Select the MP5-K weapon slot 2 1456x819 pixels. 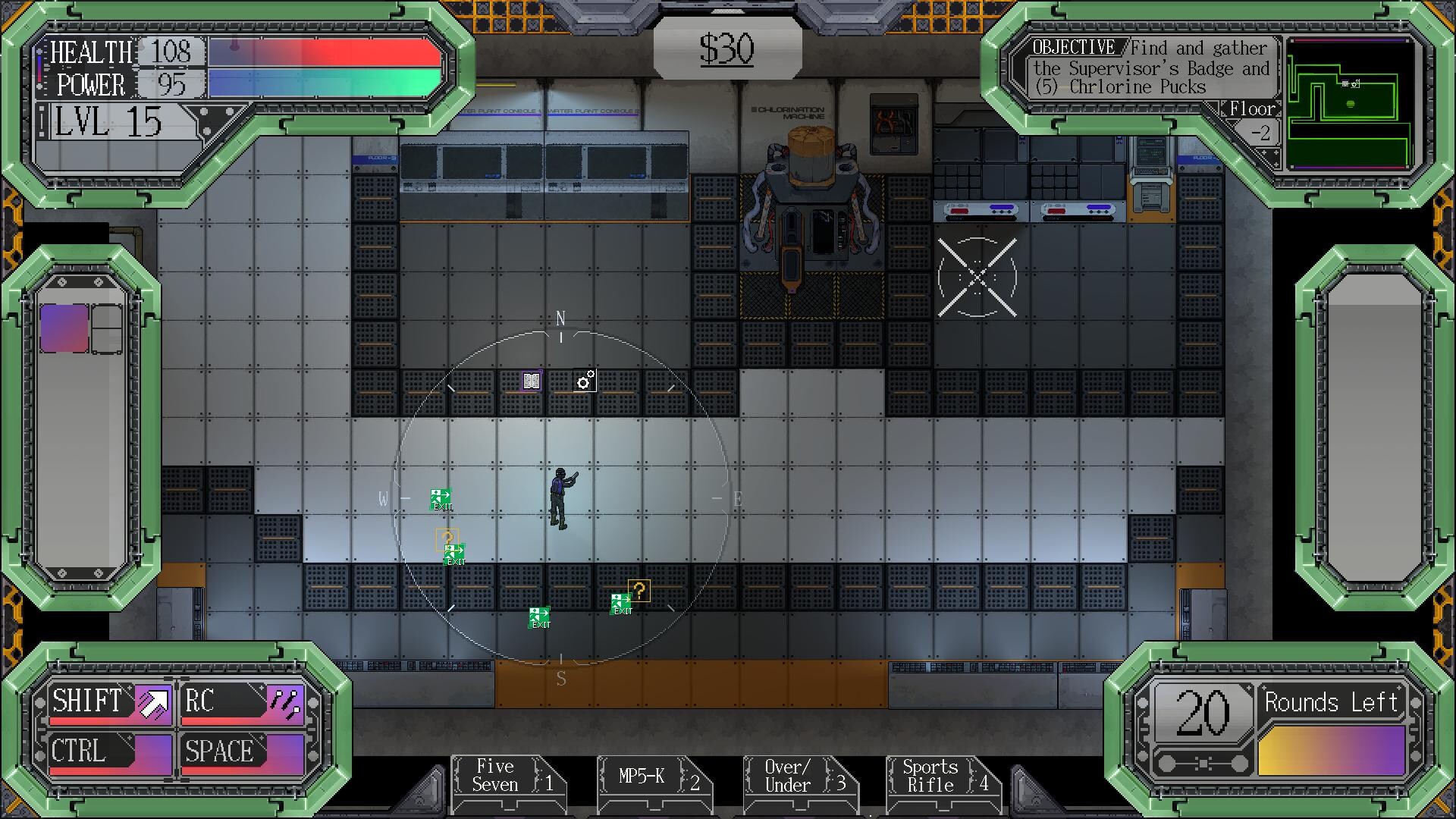[654, 777]
